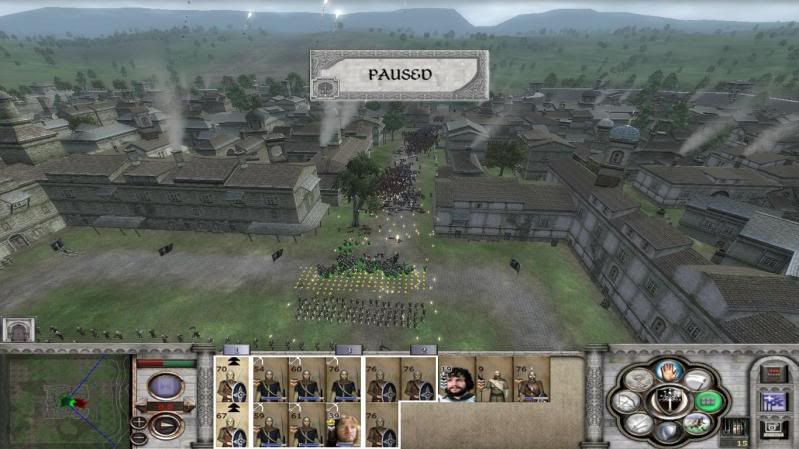Select the shield infantry card showing 70
The width and height of the screenshot is (799, 449).
click(x=232, y=381)
